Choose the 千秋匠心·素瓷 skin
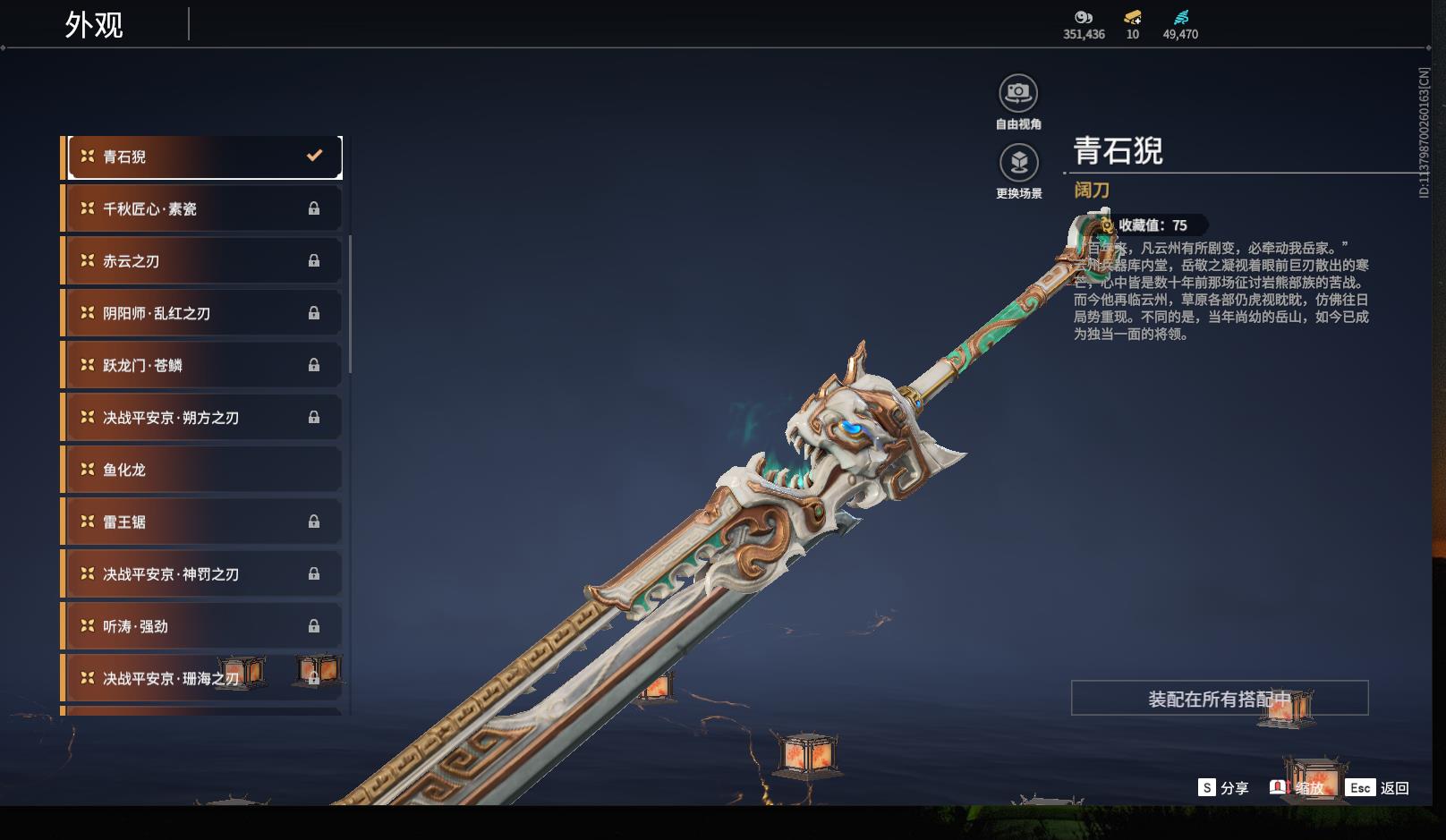Screen dimensions: 1446x840 coord(204,208)
